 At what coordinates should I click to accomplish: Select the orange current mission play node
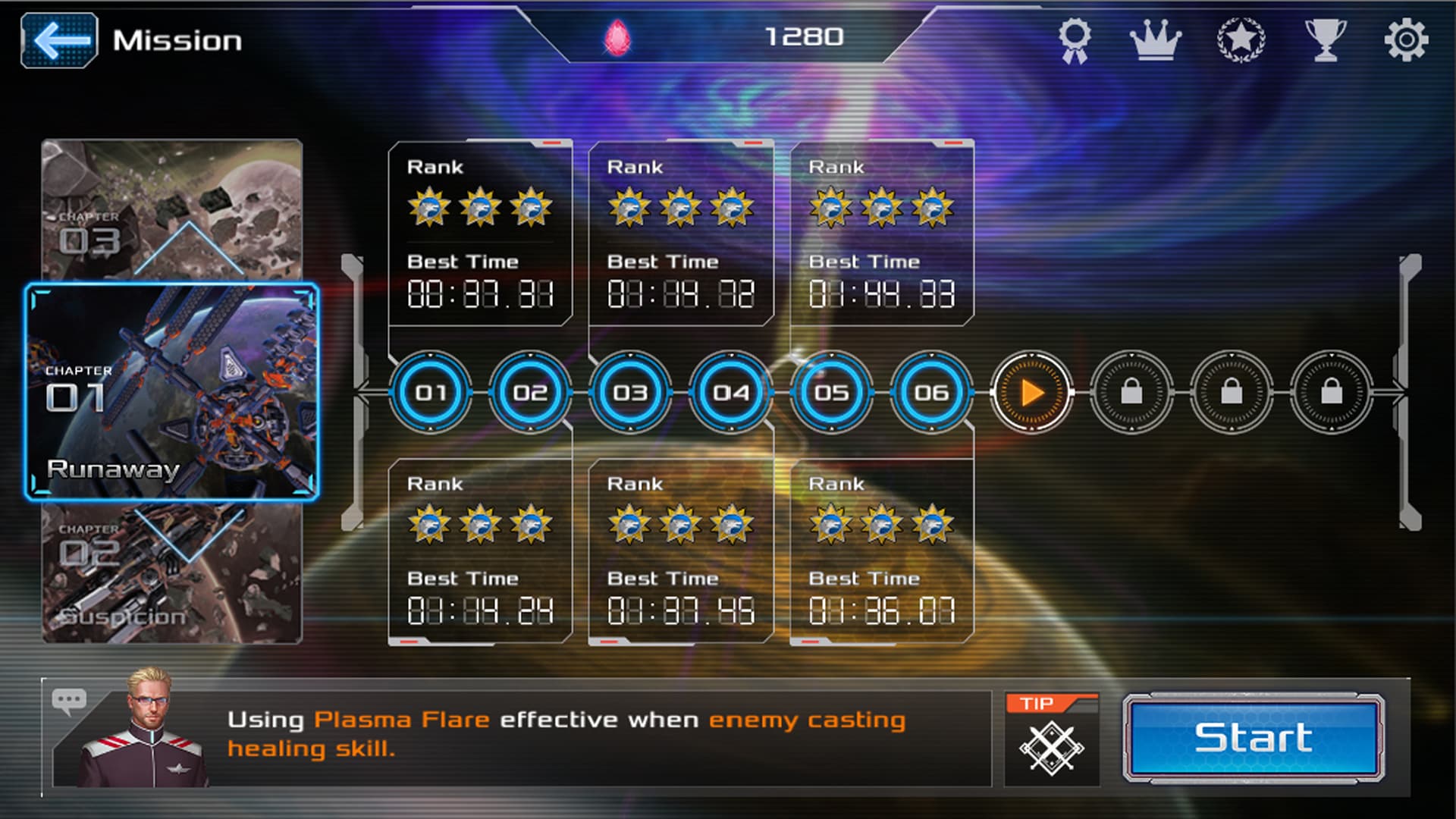click(x=1032, y=393)
